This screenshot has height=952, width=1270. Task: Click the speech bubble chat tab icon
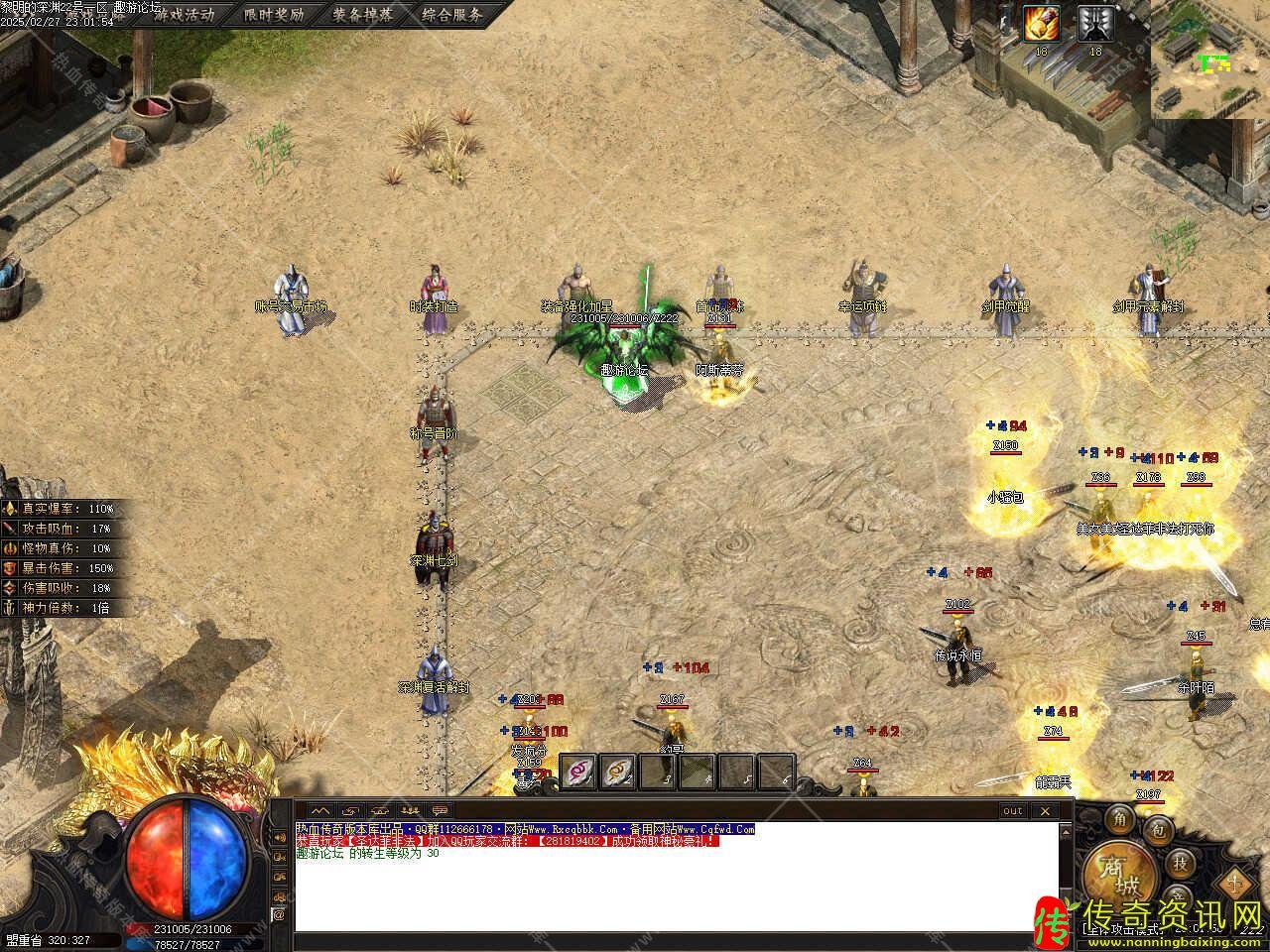pyautogui.click(x=439, y=810)
